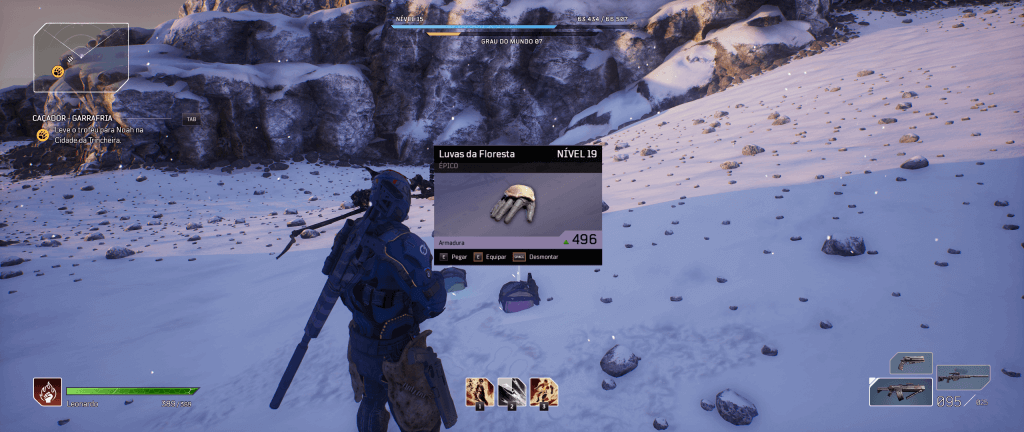Select the paw quest marker on the minimap
The image size is (1024, 432).
click(x=59, y=71)
